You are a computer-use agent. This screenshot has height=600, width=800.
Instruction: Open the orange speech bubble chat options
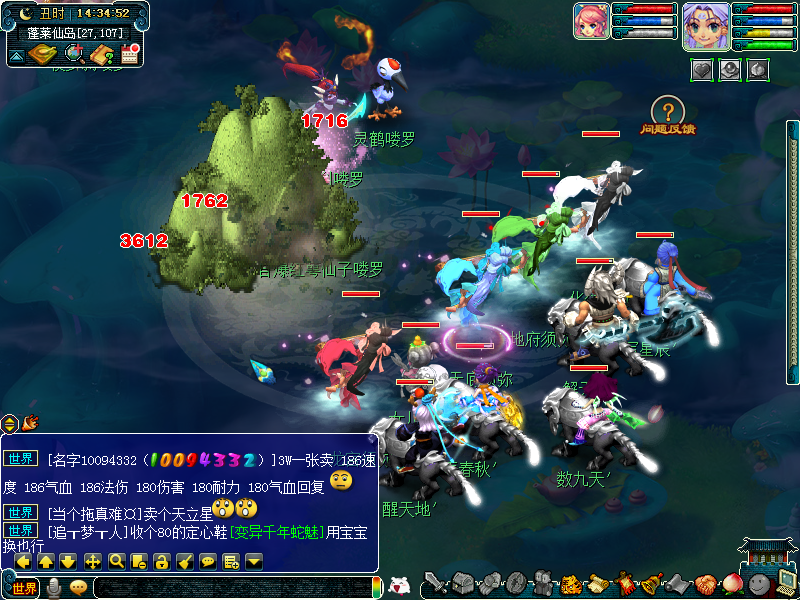(x=78, y=588)
